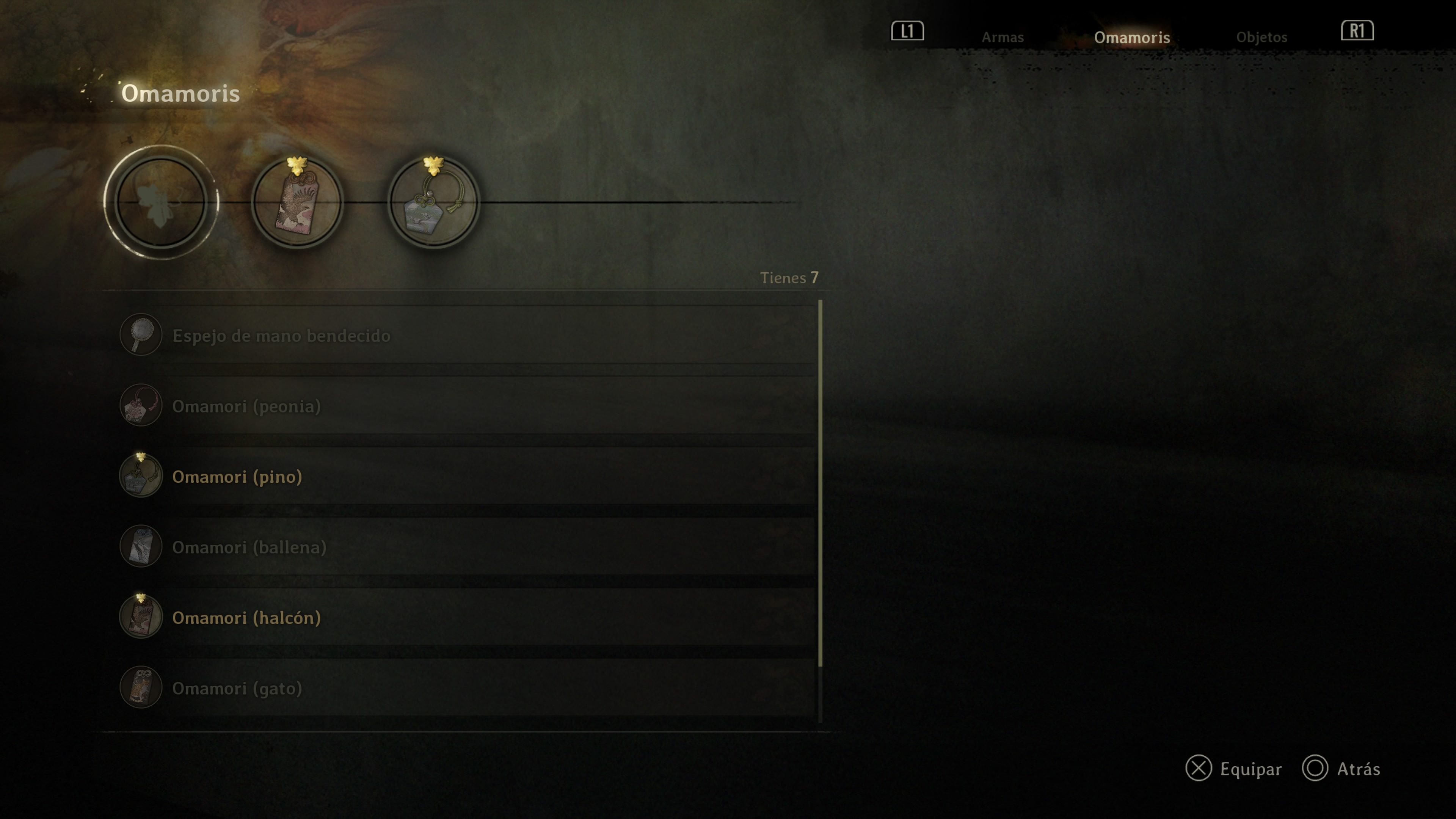The image size is (1456, 819).
Task: Select the empty omamori equipment slot
Action: (161, 202)
